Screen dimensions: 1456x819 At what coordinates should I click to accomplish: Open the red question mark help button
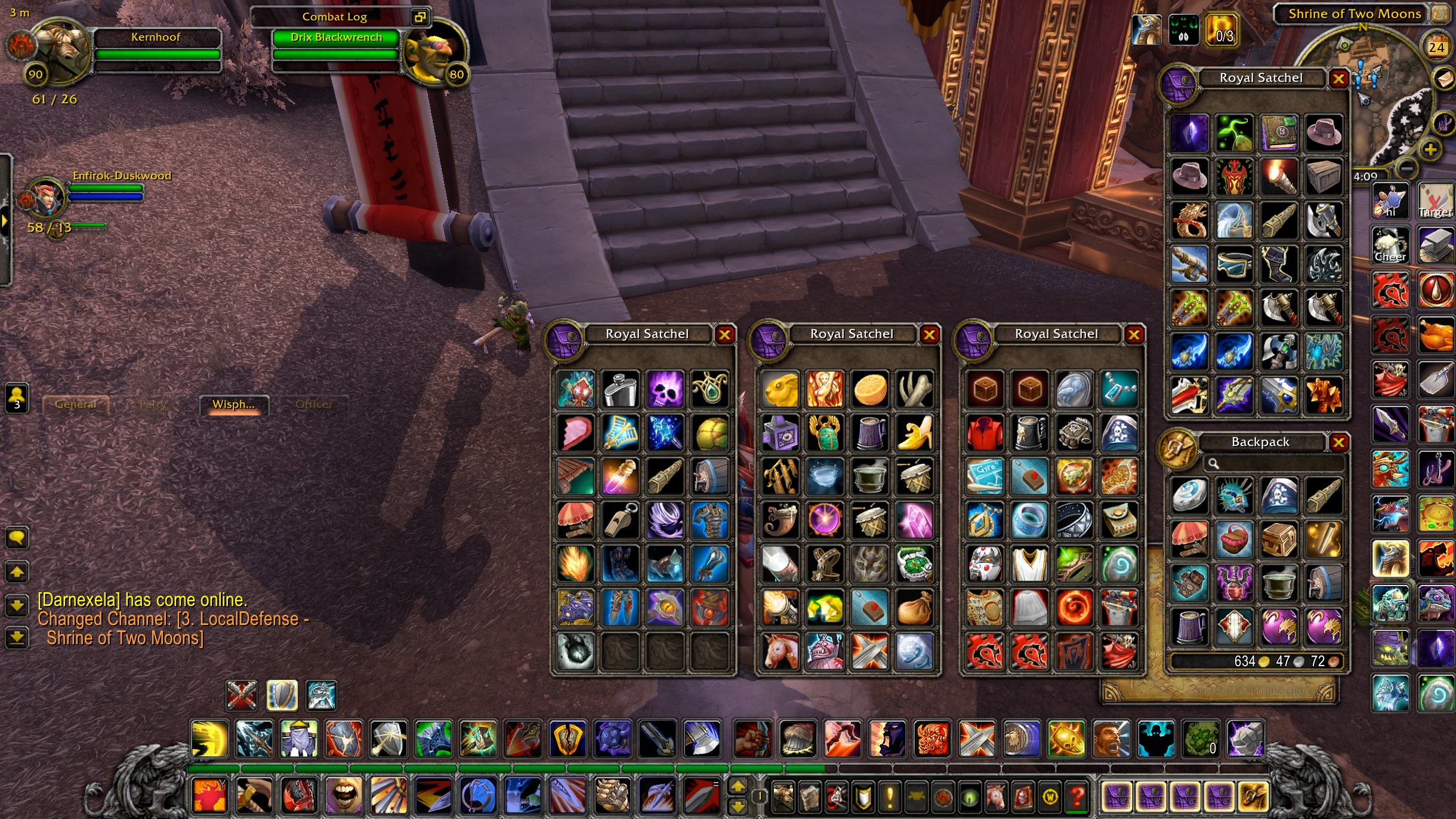[1076, 796]
